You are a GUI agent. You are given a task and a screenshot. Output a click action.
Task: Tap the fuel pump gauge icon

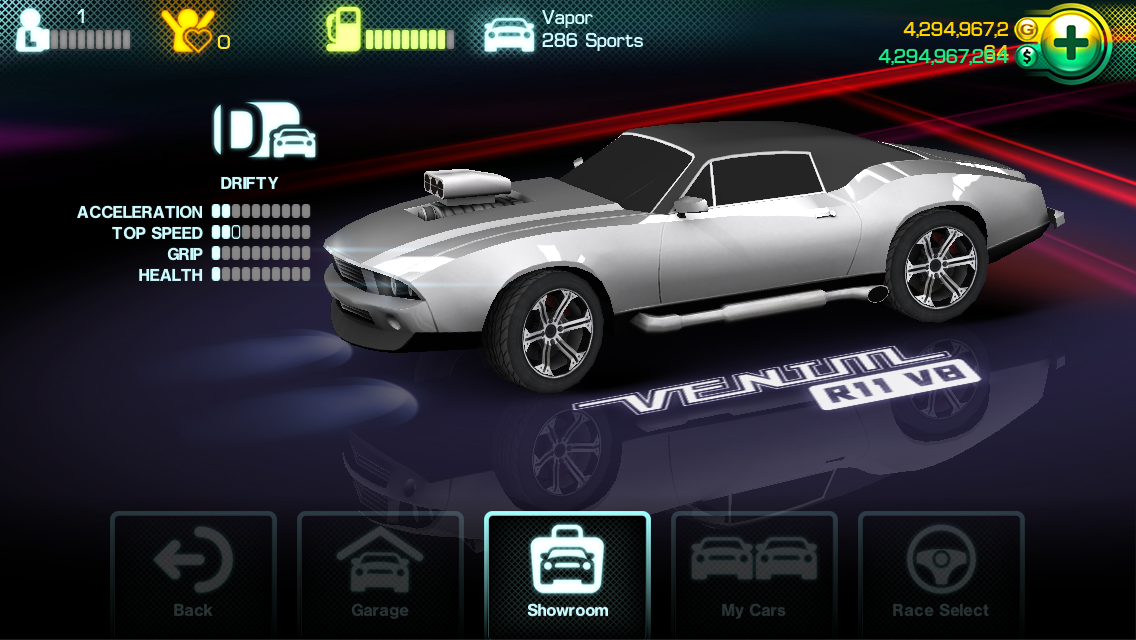tap(343, 30)
